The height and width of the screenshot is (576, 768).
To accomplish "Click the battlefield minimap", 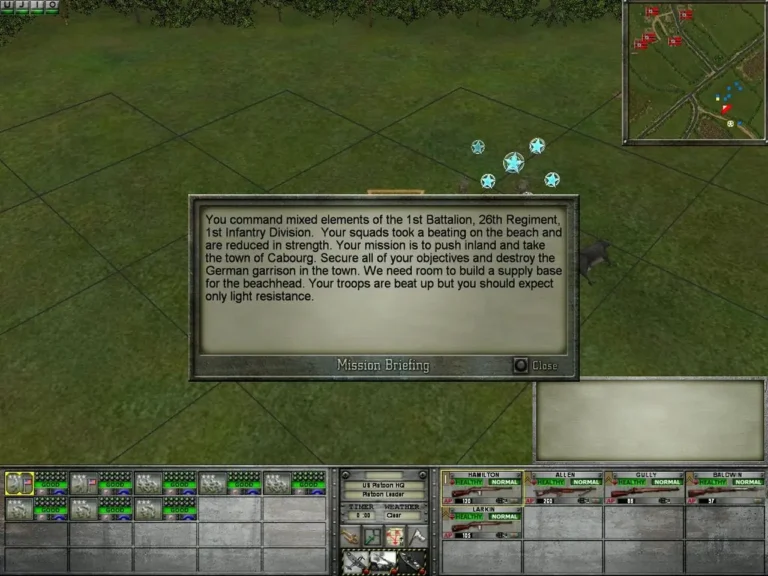I will 694,72.
